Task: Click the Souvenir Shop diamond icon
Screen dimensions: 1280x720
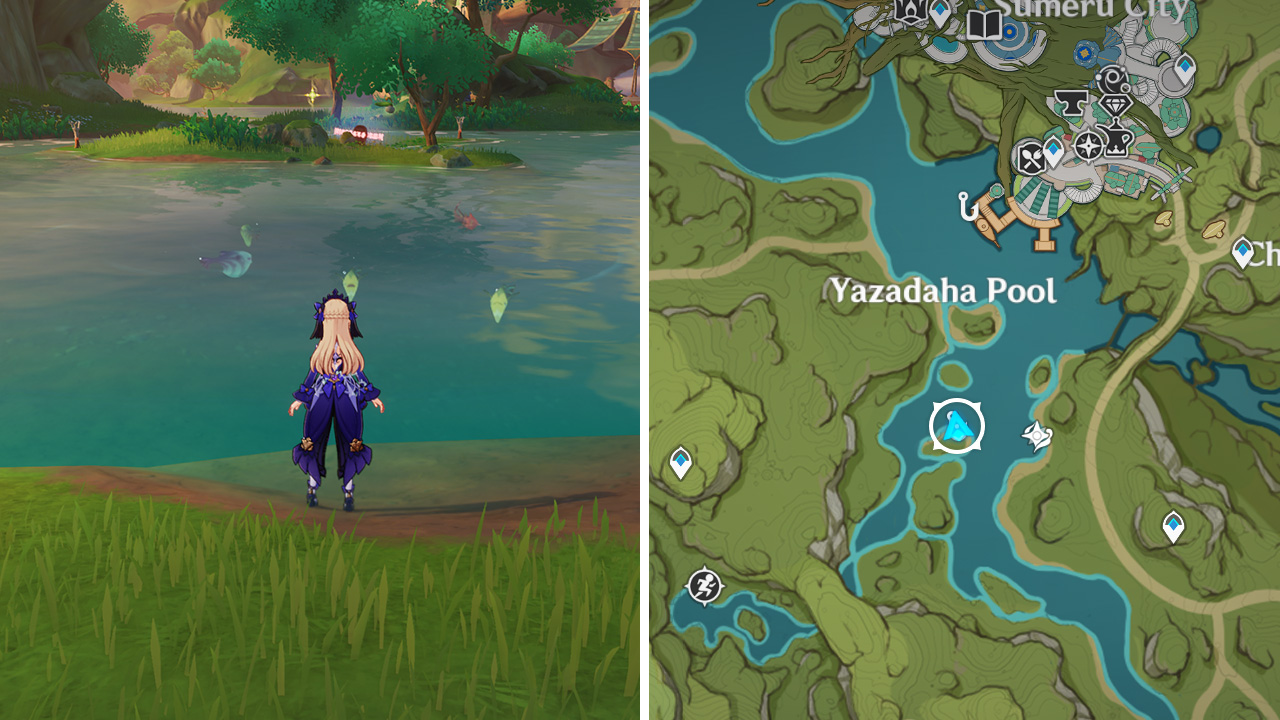Action: point(1116,106)
